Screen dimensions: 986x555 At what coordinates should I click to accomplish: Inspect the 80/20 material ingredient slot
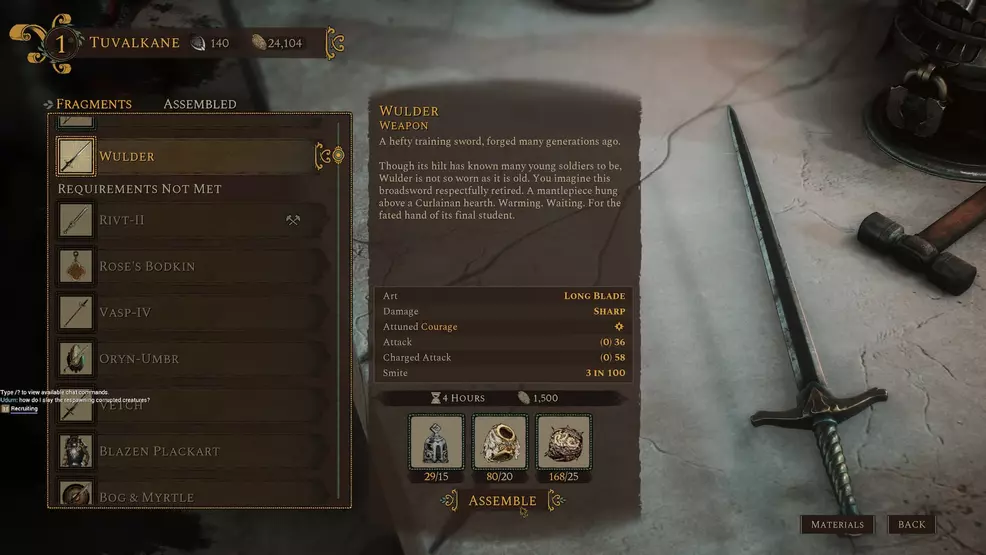[x=500, y=441]
